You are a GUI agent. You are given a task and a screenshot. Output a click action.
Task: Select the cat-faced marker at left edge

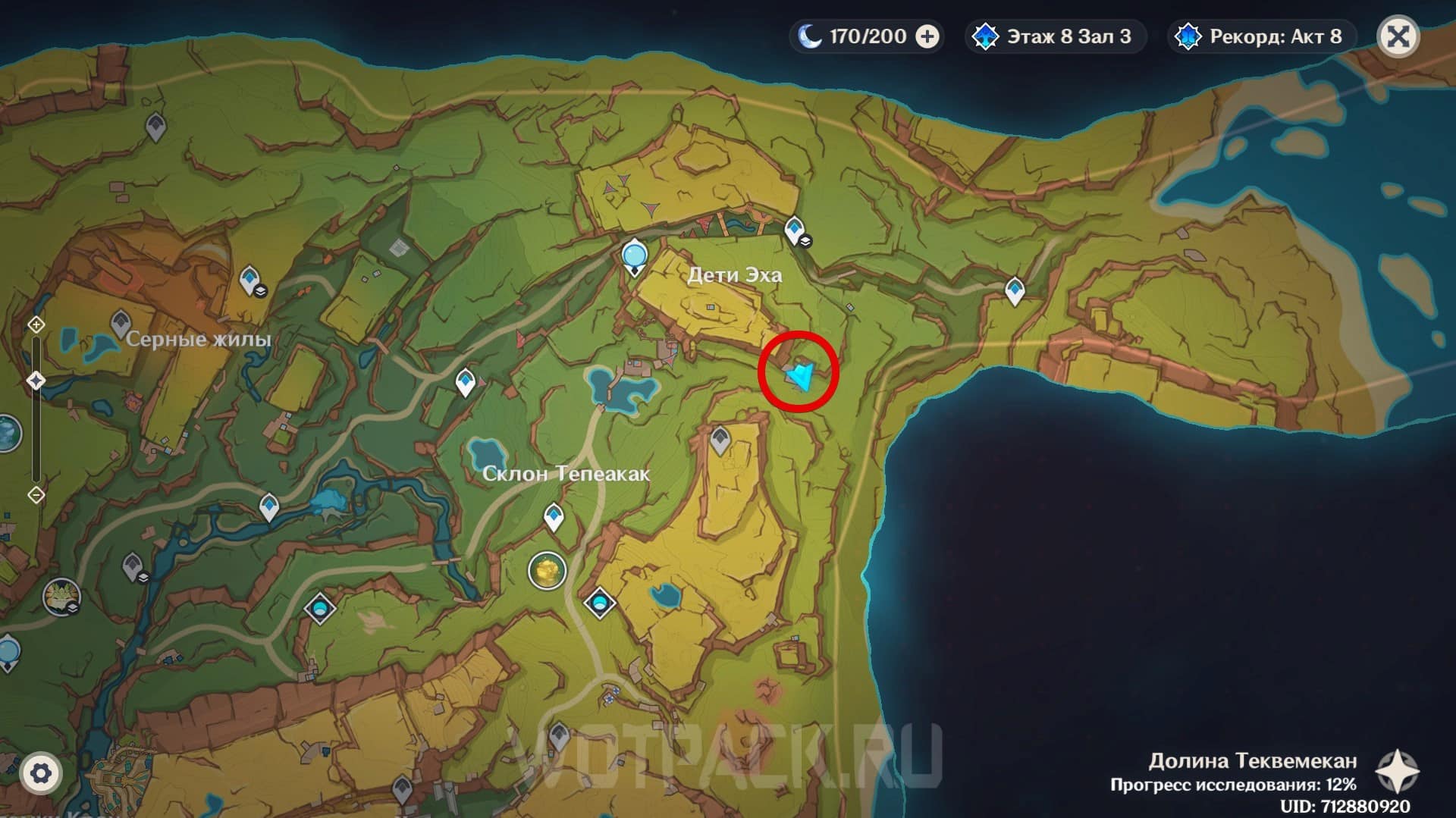pos(61,597)
